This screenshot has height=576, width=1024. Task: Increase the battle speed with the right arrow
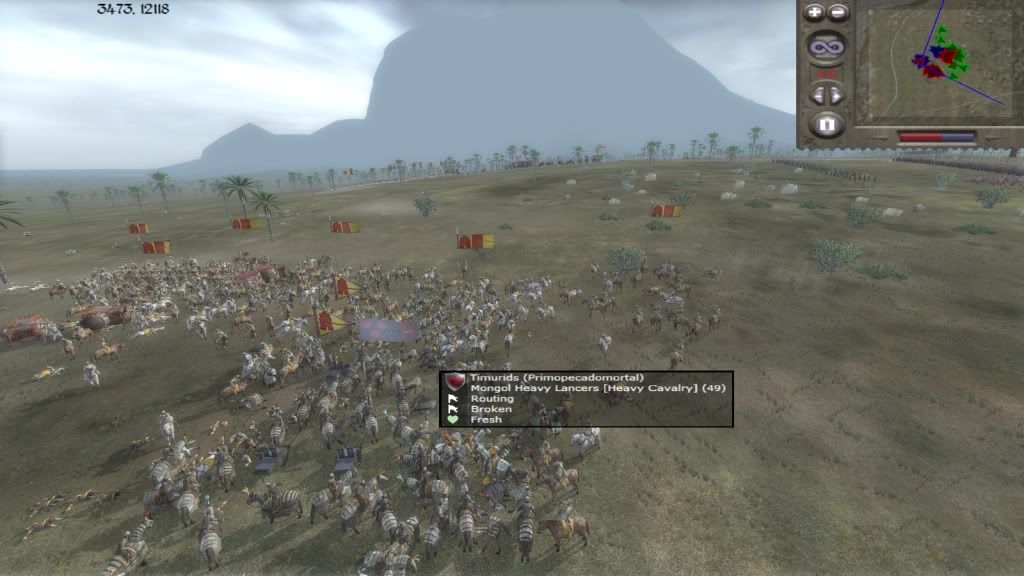tap(837, 94)
